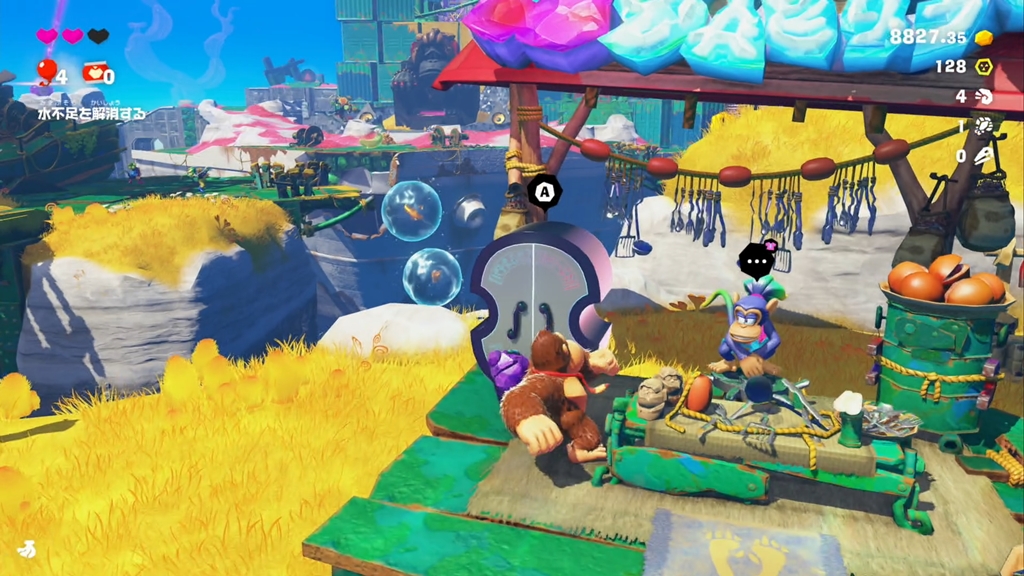Click the red balloon icon
1024x576 pixels.
click(x=46, y=70)
